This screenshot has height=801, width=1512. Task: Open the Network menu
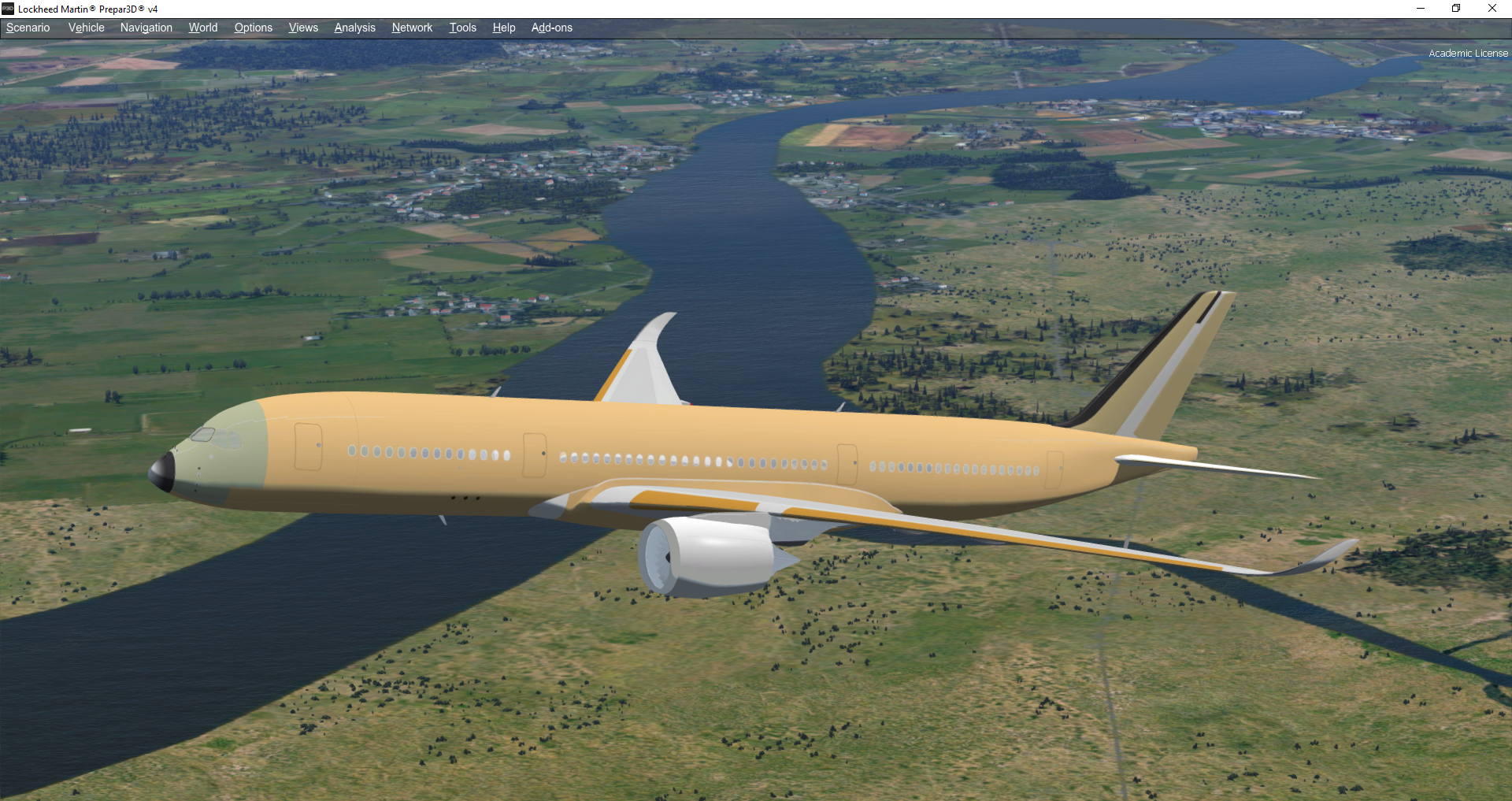[x=412, y=28]
